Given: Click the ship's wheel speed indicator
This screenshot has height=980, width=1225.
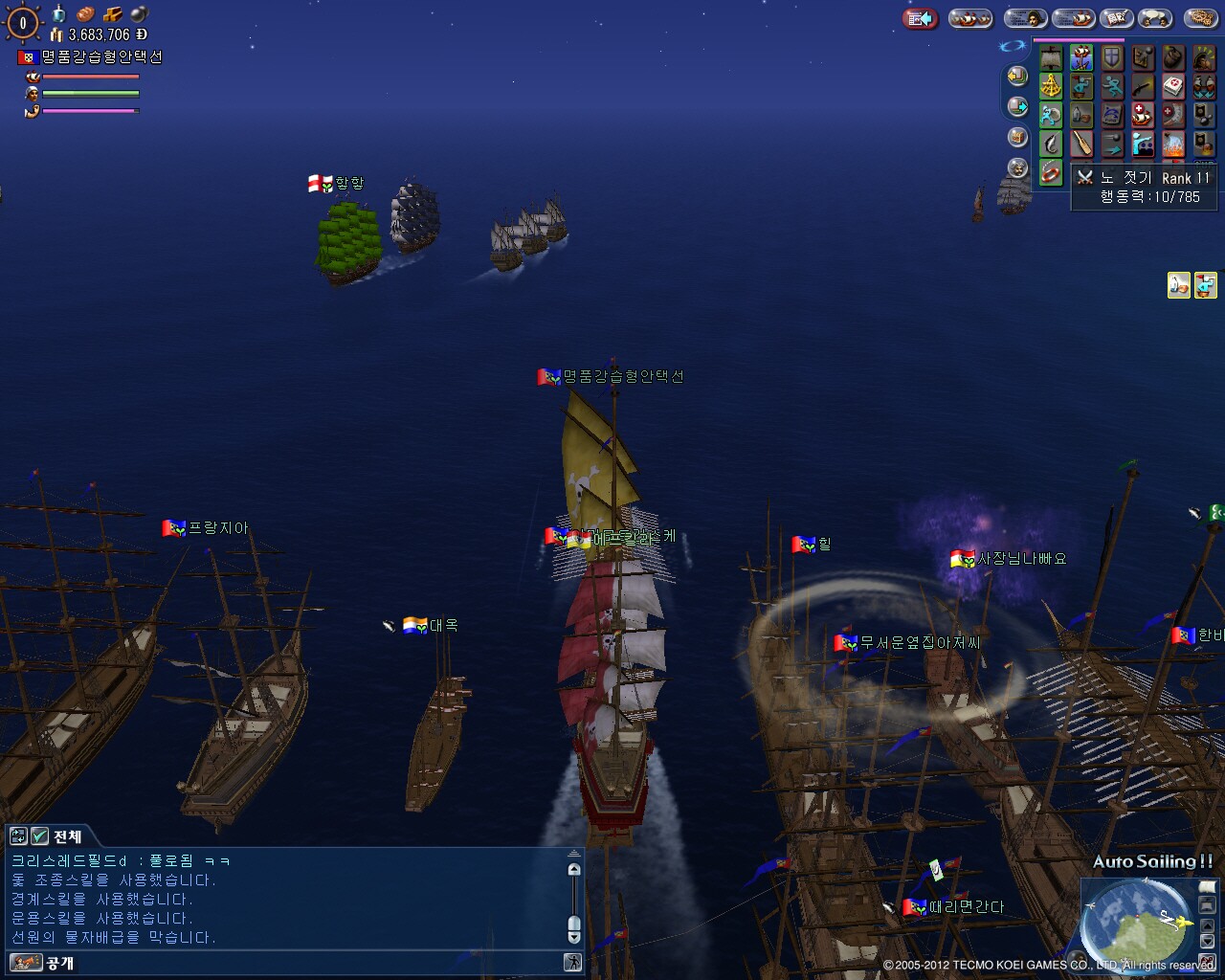Looking at the screenshot, I should pyautogui.click(x=23, y=23).
